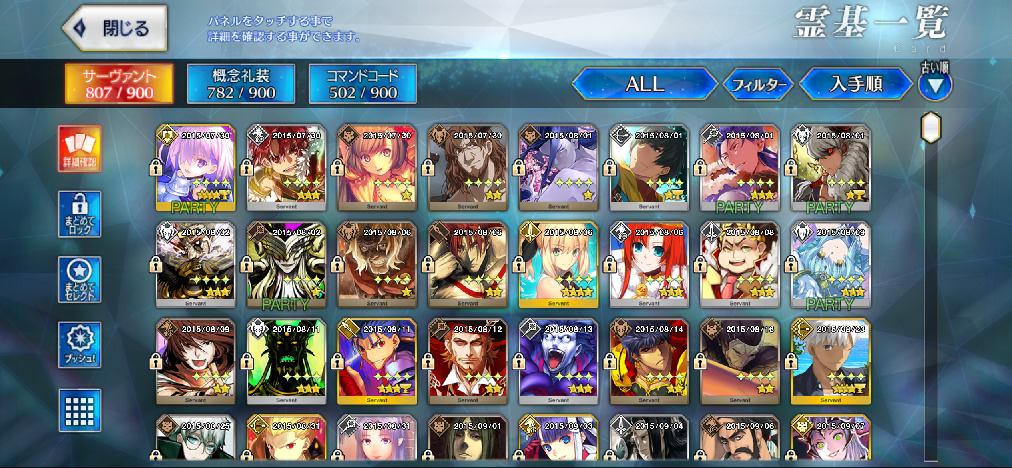Screen dimensions: 1012x468
Task: Open the プッシュ! push button
Action: point(79,342)
